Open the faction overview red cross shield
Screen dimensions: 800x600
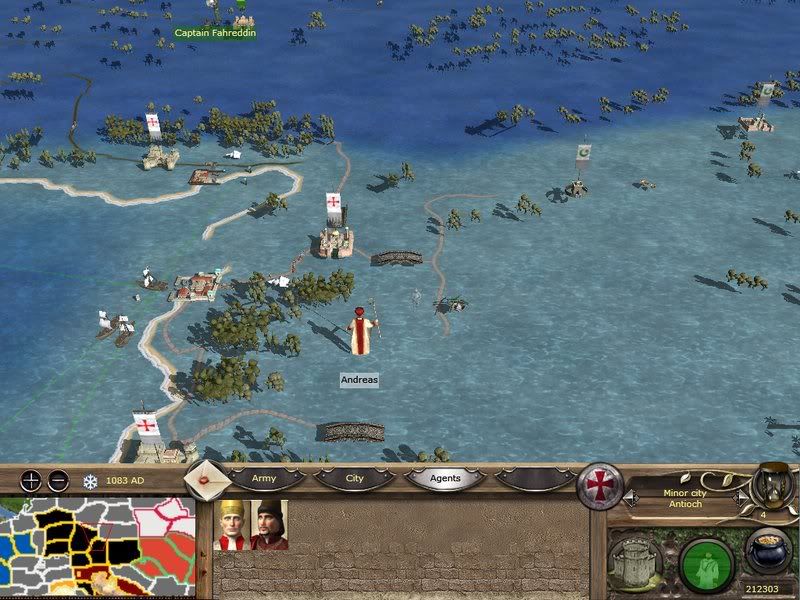click(x=602, y=483)
